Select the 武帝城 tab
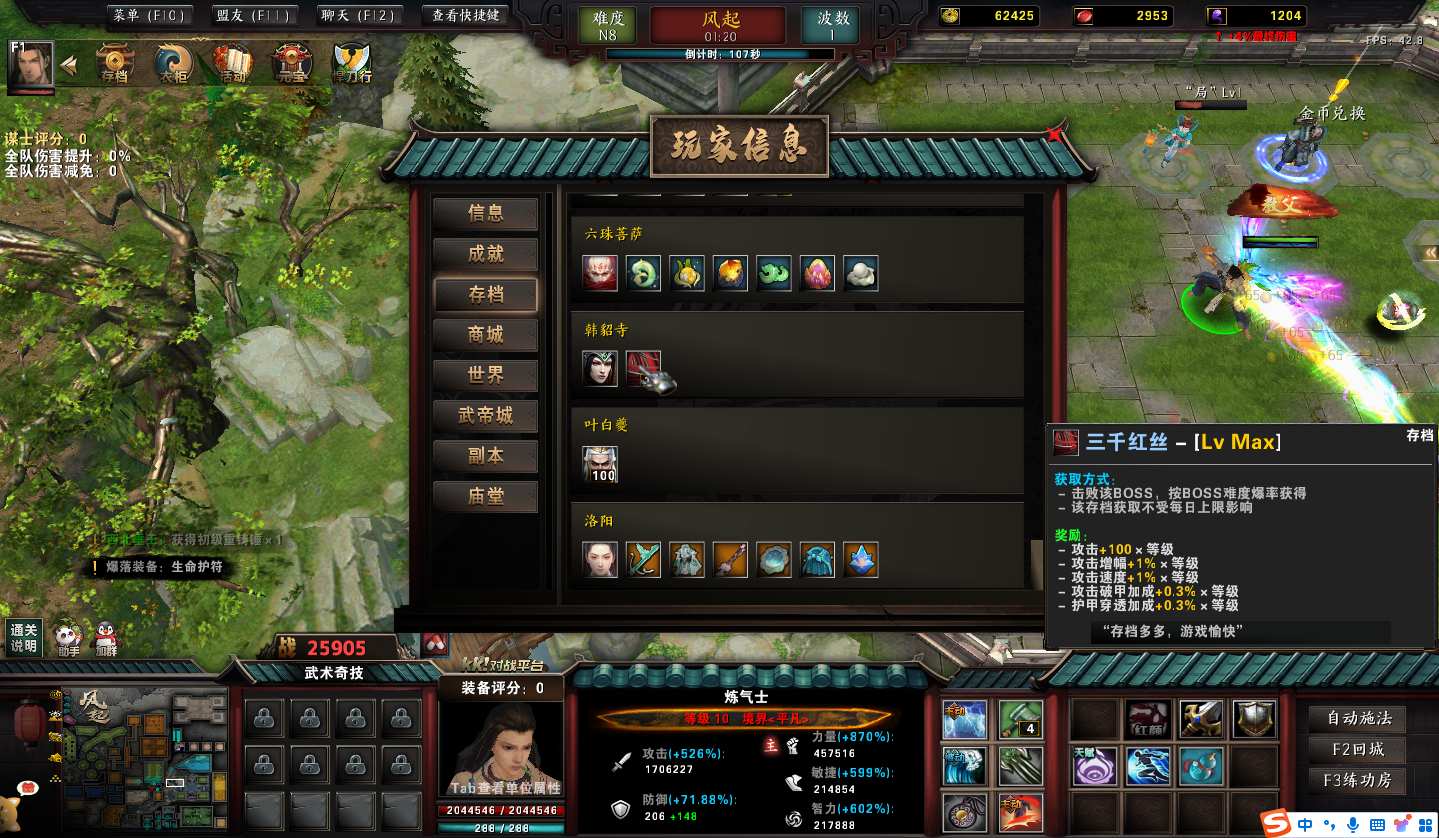 [486, 416]
